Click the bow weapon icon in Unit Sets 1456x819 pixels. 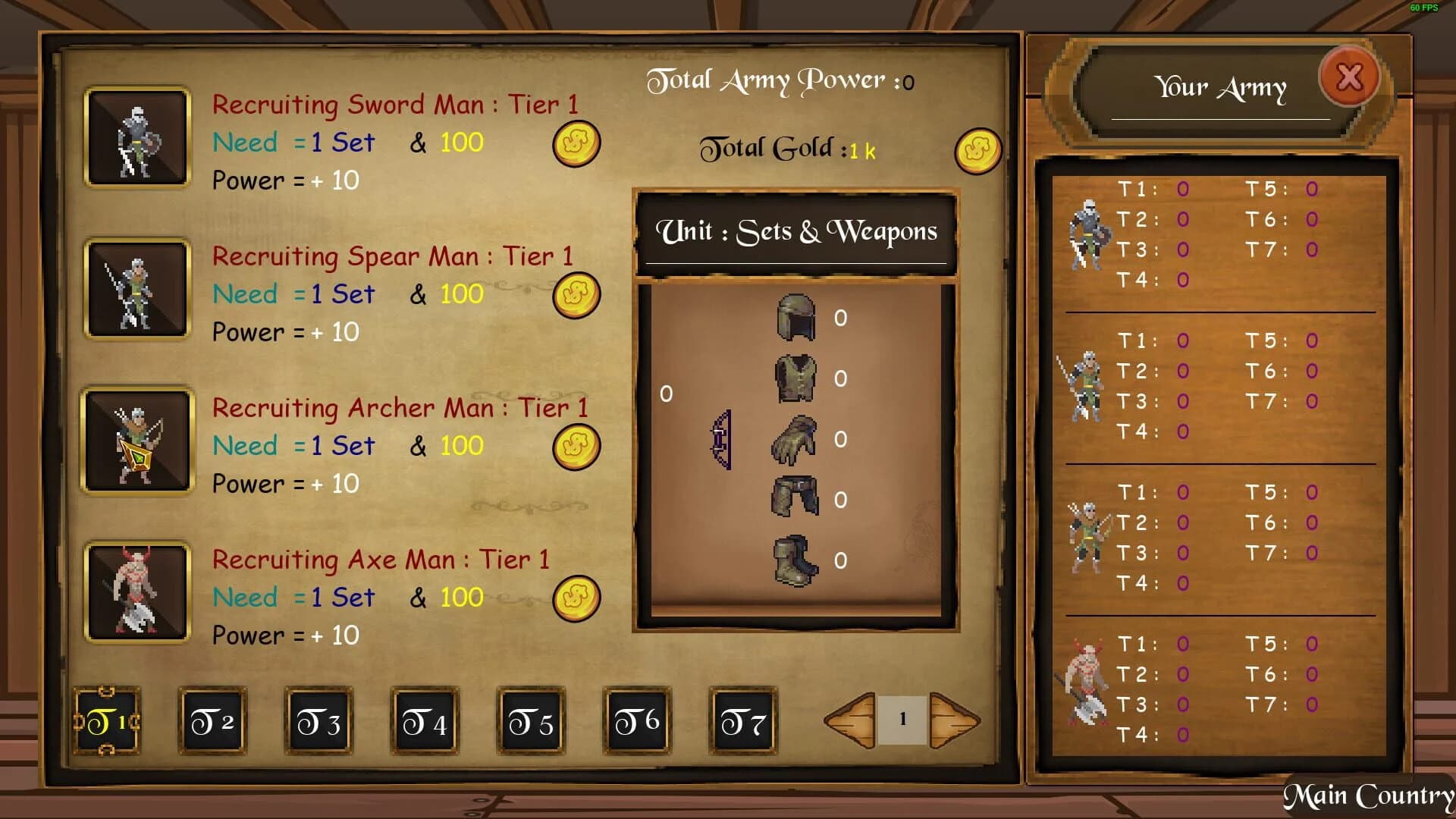click(x=720, y=438)
